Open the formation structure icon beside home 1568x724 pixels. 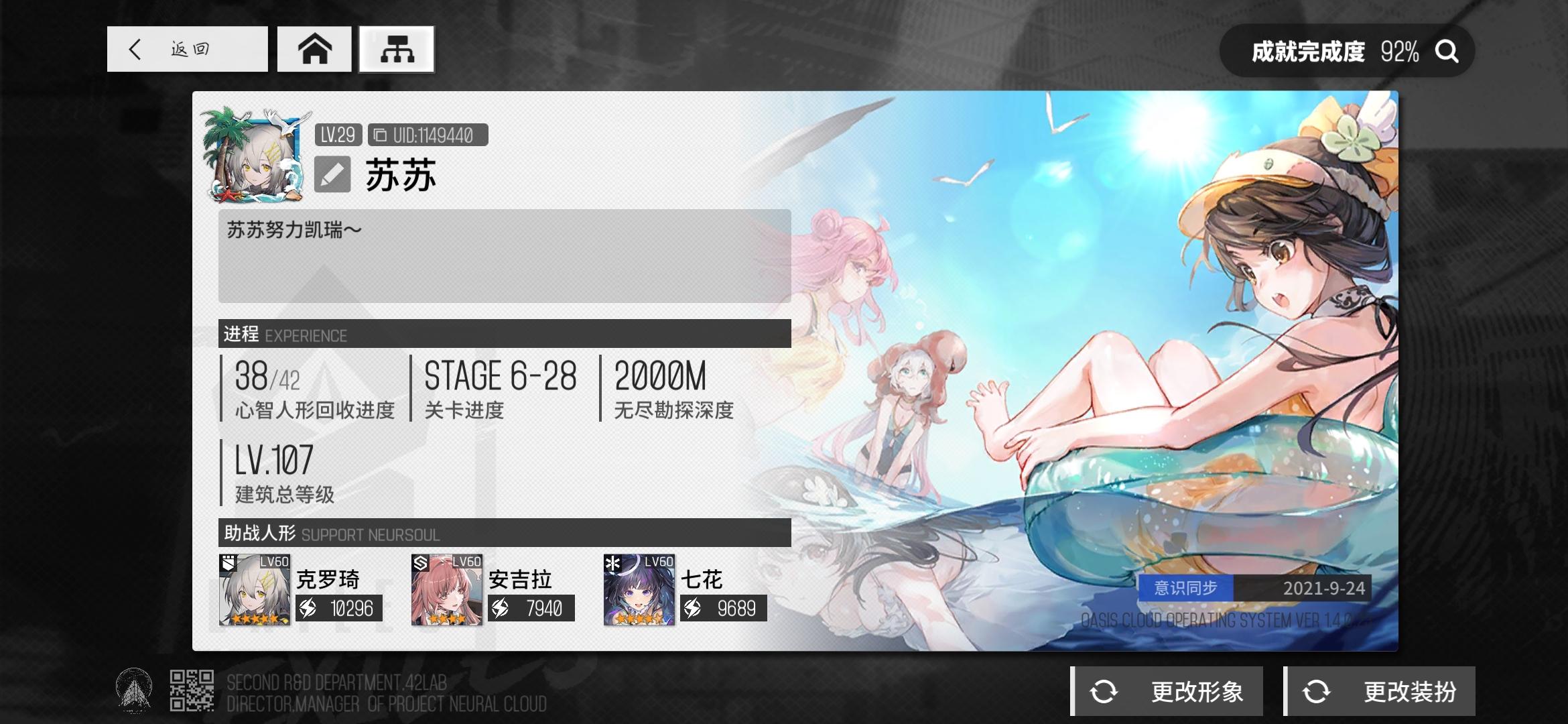pyautogui.click(x=397, y=49)
